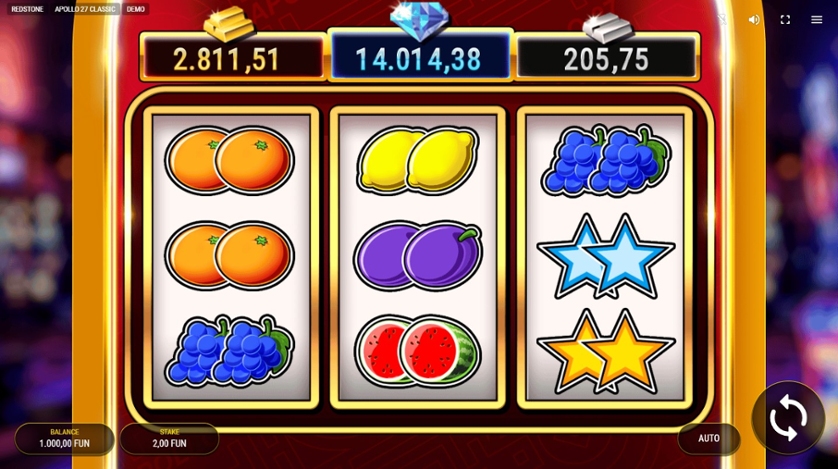Open the hamburger menu

pyautogui.click(x=816, y=19)
